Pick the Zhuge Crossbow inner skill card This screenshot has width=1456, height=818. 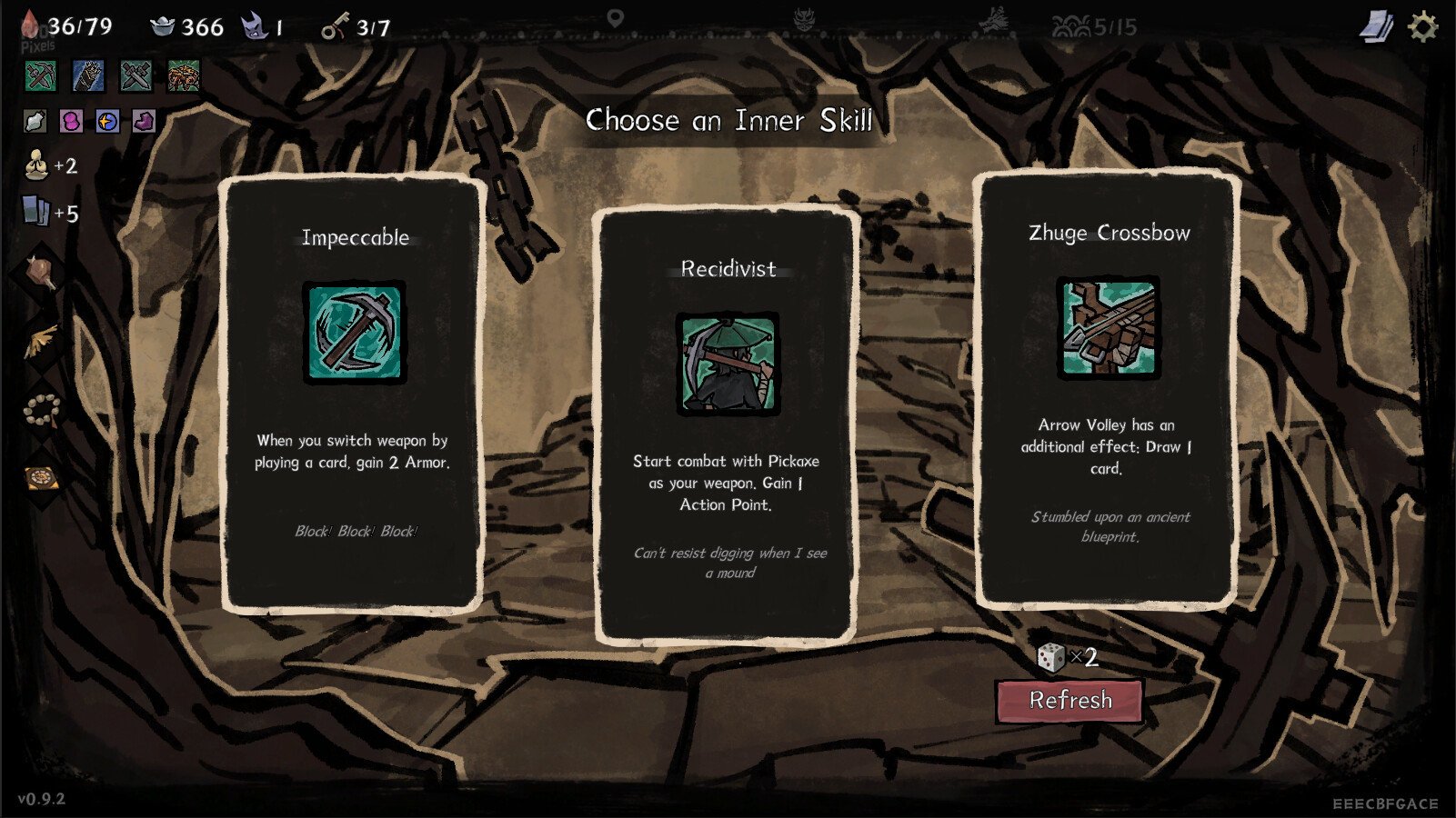coord(1108,389)
